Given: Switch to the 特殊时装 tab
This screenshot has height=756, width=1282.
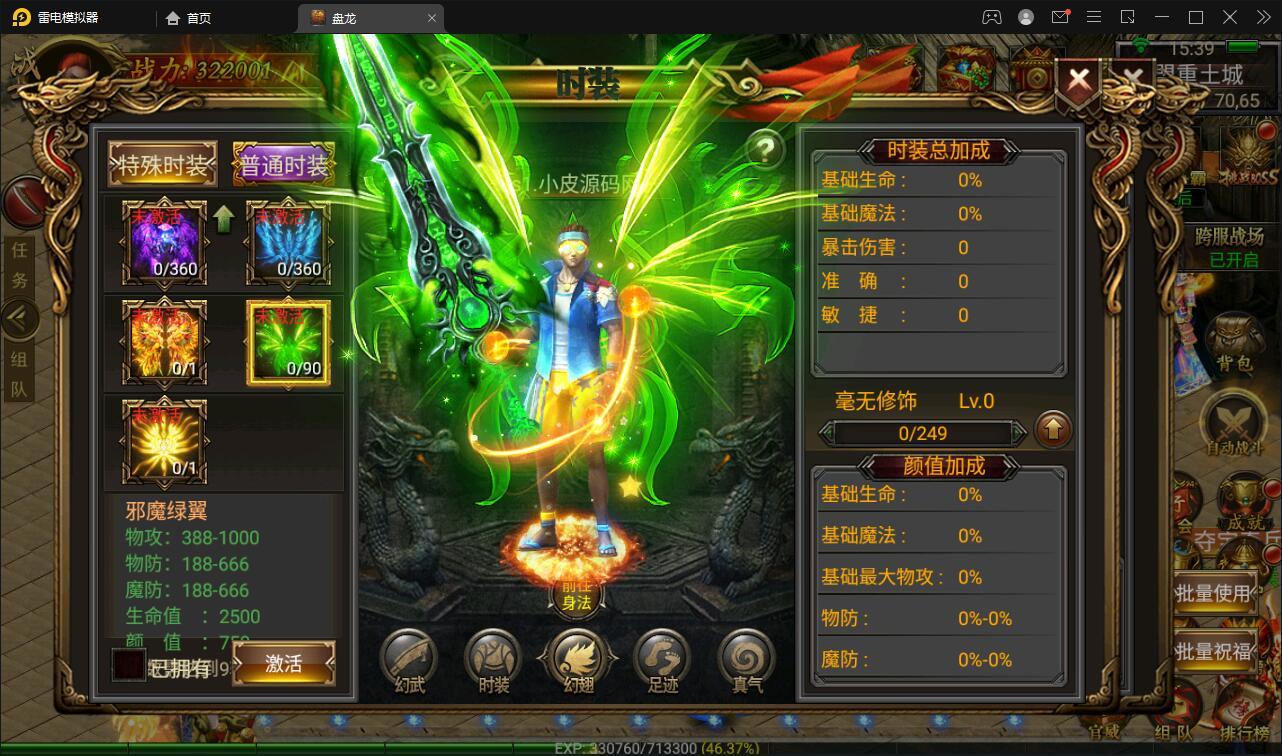Looking at the screenshot, I should coord(163,163).
